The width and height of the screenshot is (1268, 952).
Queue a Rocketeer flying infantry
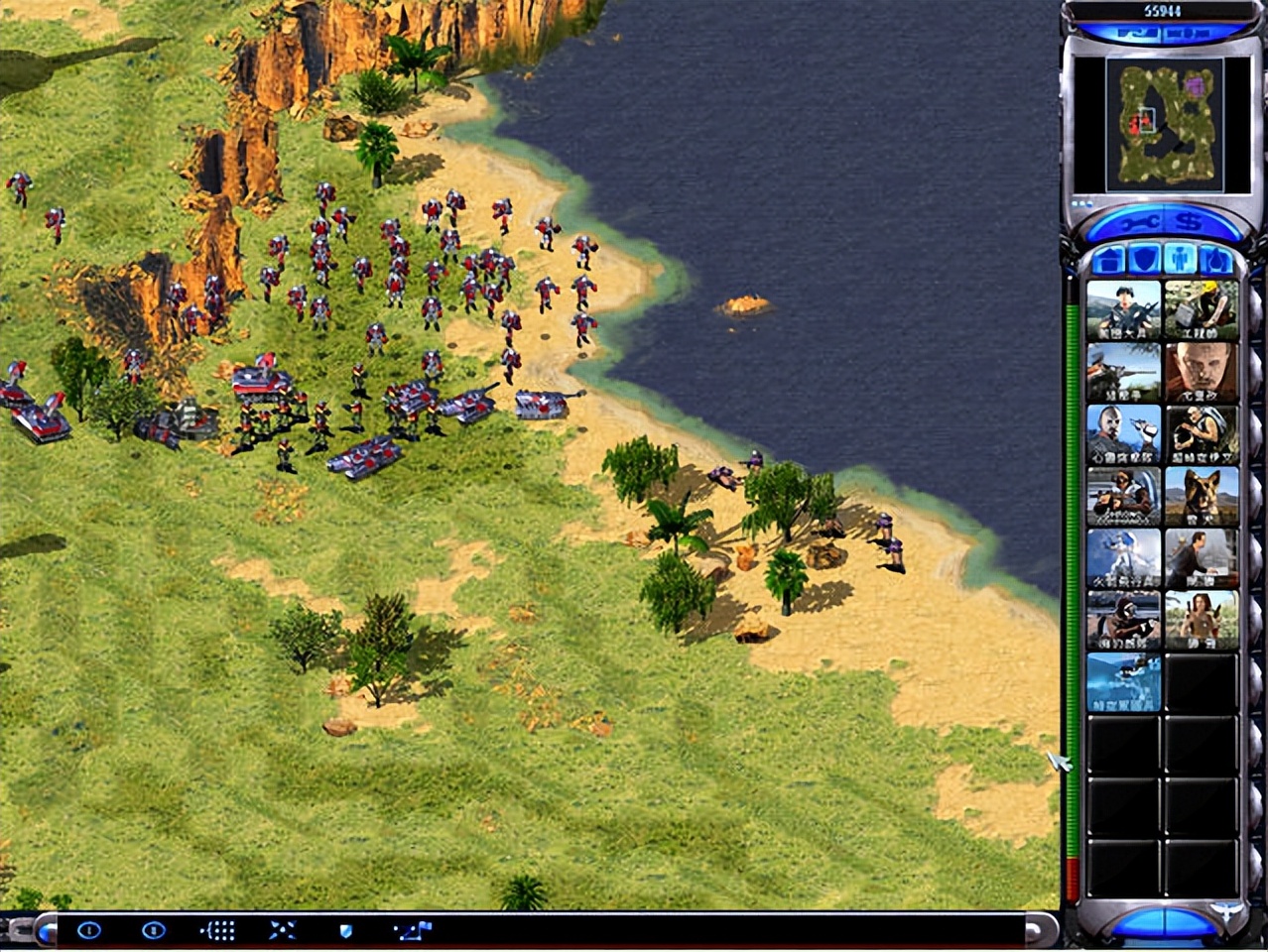[1123, 557]
